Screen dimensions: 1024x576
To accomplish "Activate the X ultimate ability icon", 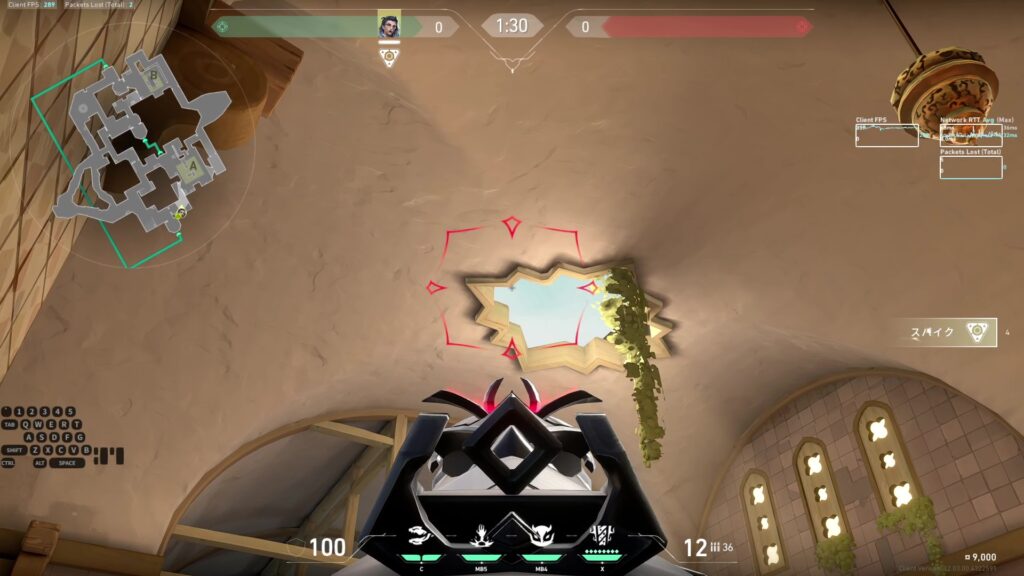I will pos(601,535).
